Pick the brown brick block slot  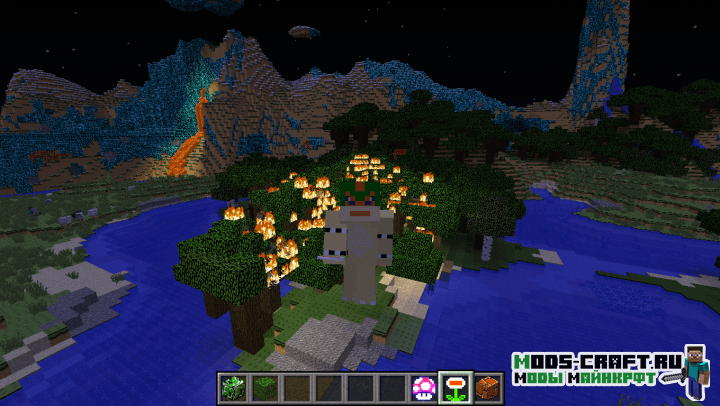pos(487,386)
